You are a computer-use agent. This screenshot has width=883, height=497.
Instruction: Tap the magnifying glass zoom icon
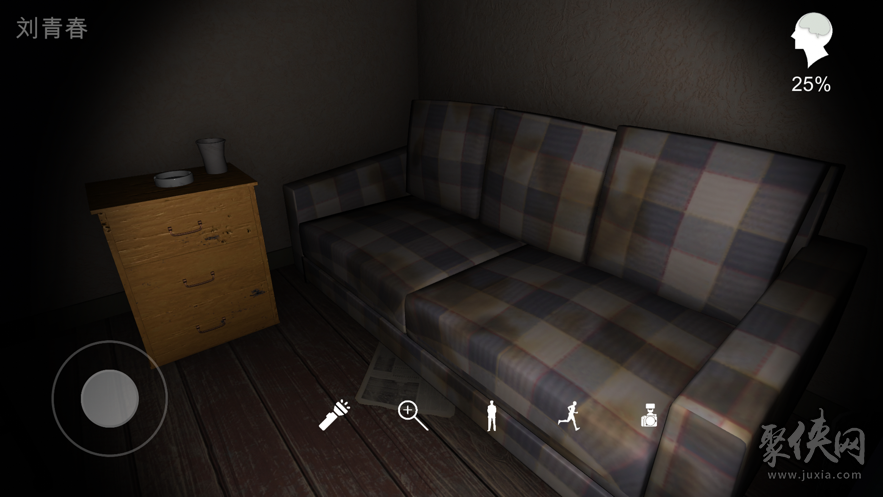[413, 414]
